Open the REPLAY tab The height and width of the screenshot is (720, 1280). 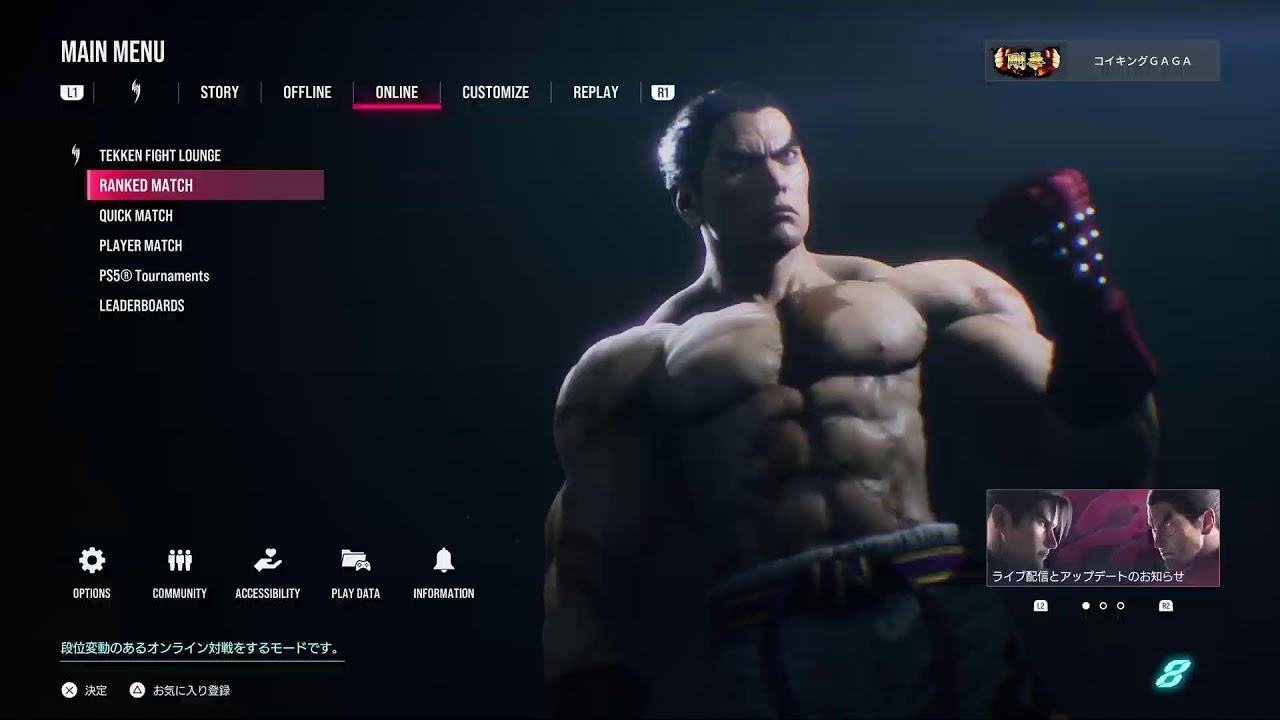[595, 92]
